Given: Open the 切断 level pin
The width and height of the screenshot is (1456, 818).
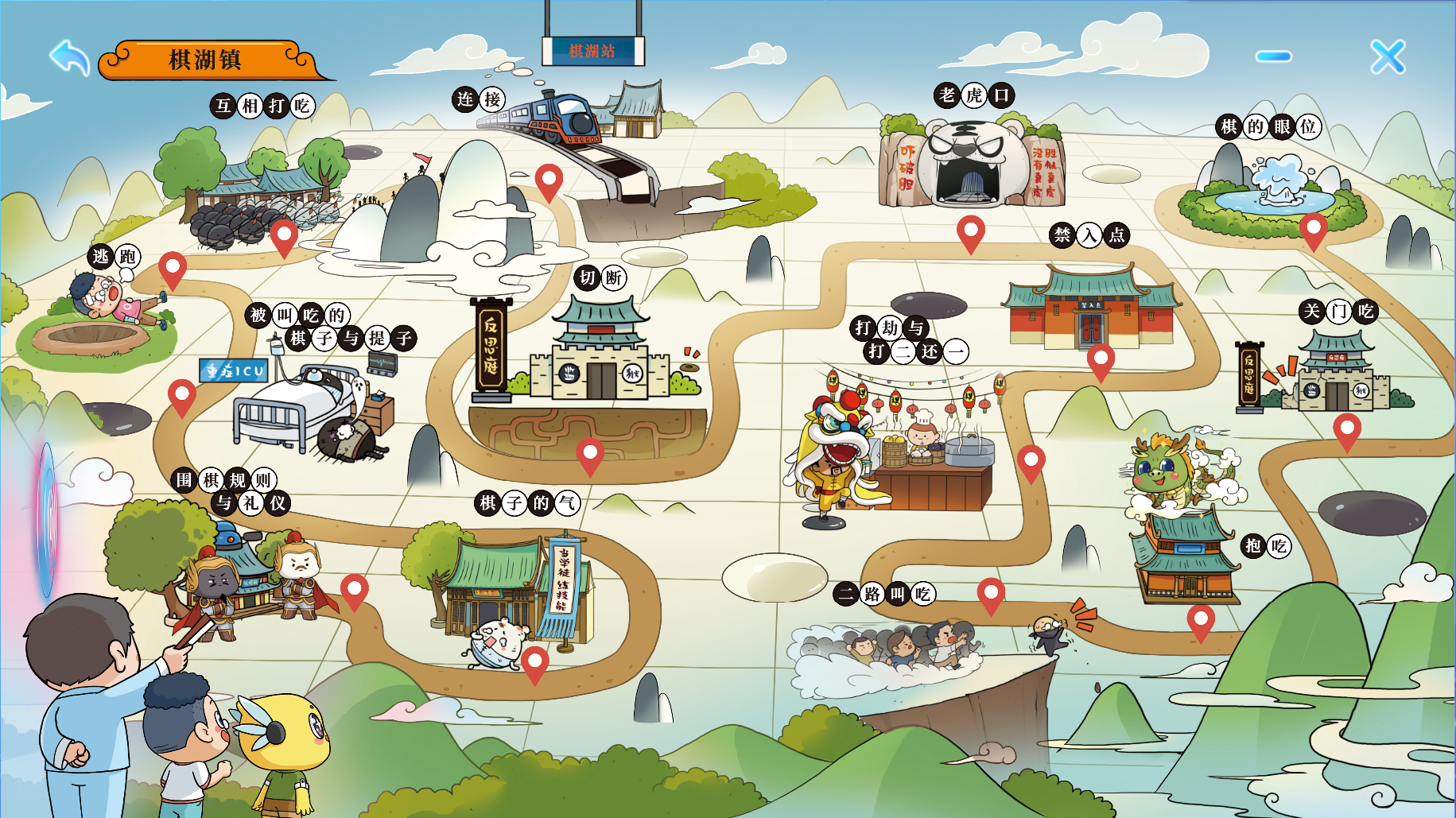Looking at the screenshot, I should coord(590,453).
